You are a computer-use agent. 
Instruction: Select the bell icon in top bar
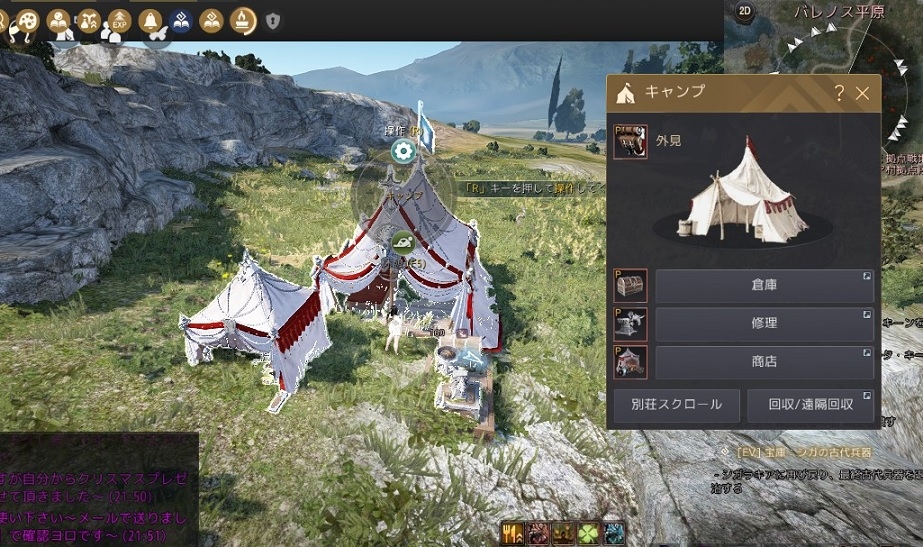pyautogui.click(x=151, y=20)
